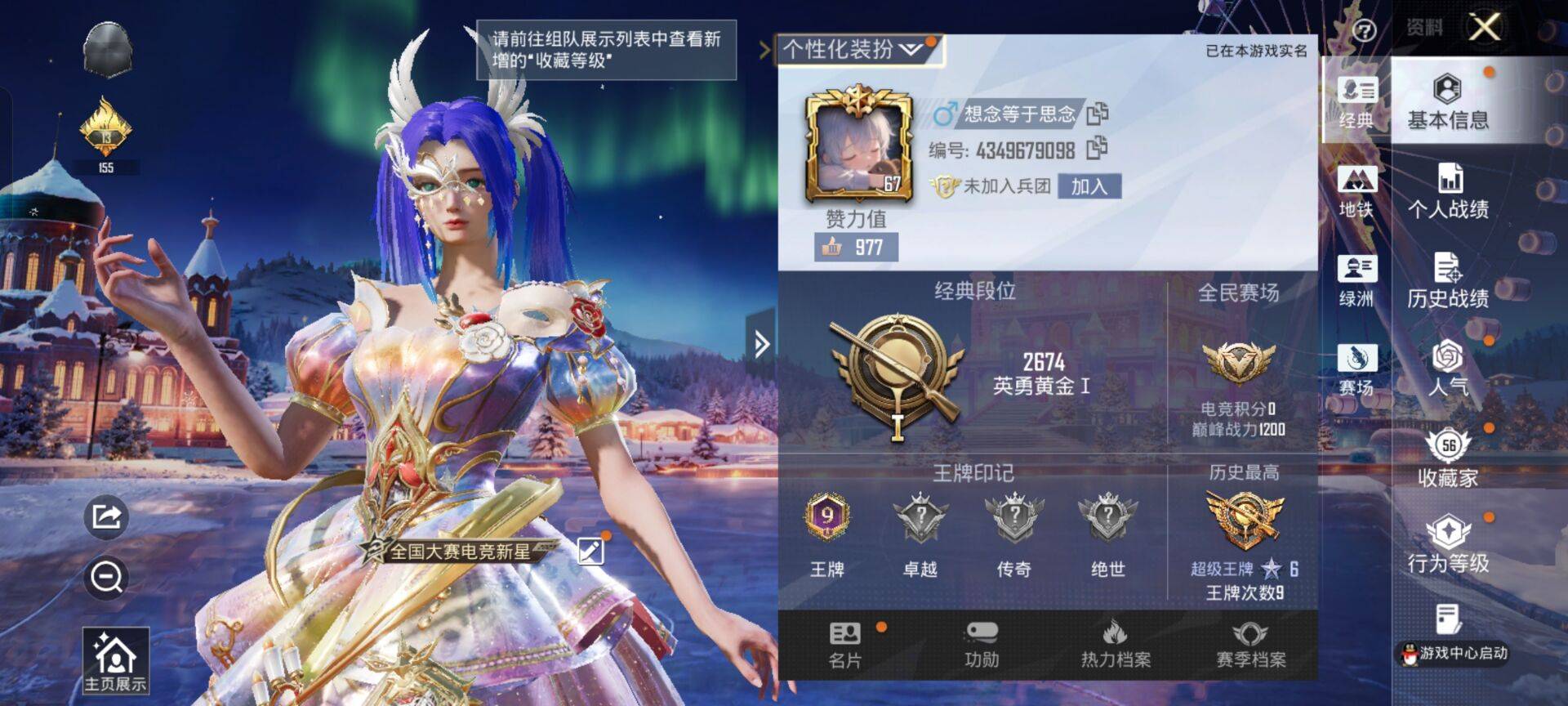Image resolution: width=1568 pixels, height=706 pixels.
Task: Click the 赞力值 977 praise bar
Action: [857, 244]
